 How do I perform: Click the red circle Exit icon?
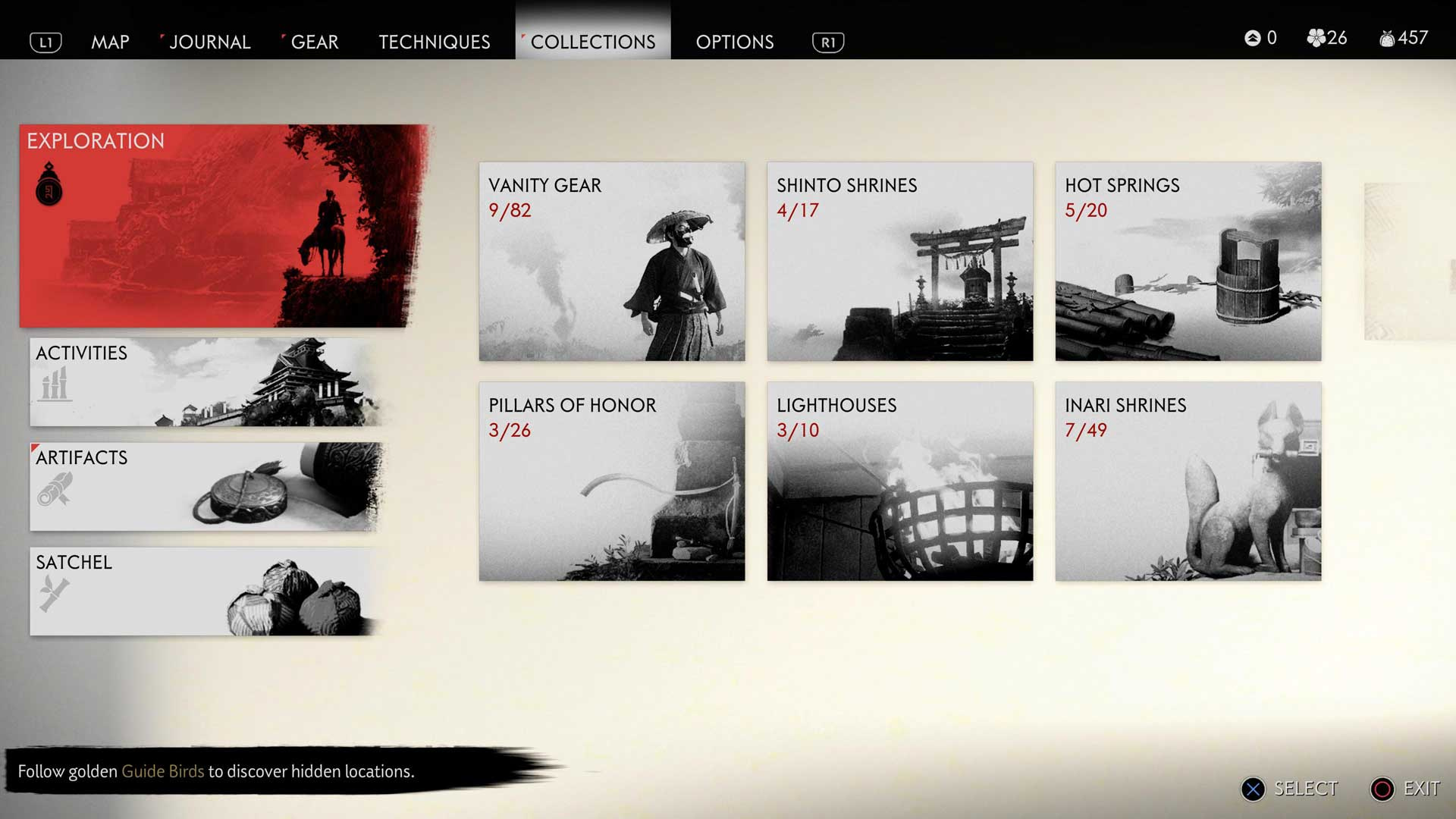(x=1385, y=789)
